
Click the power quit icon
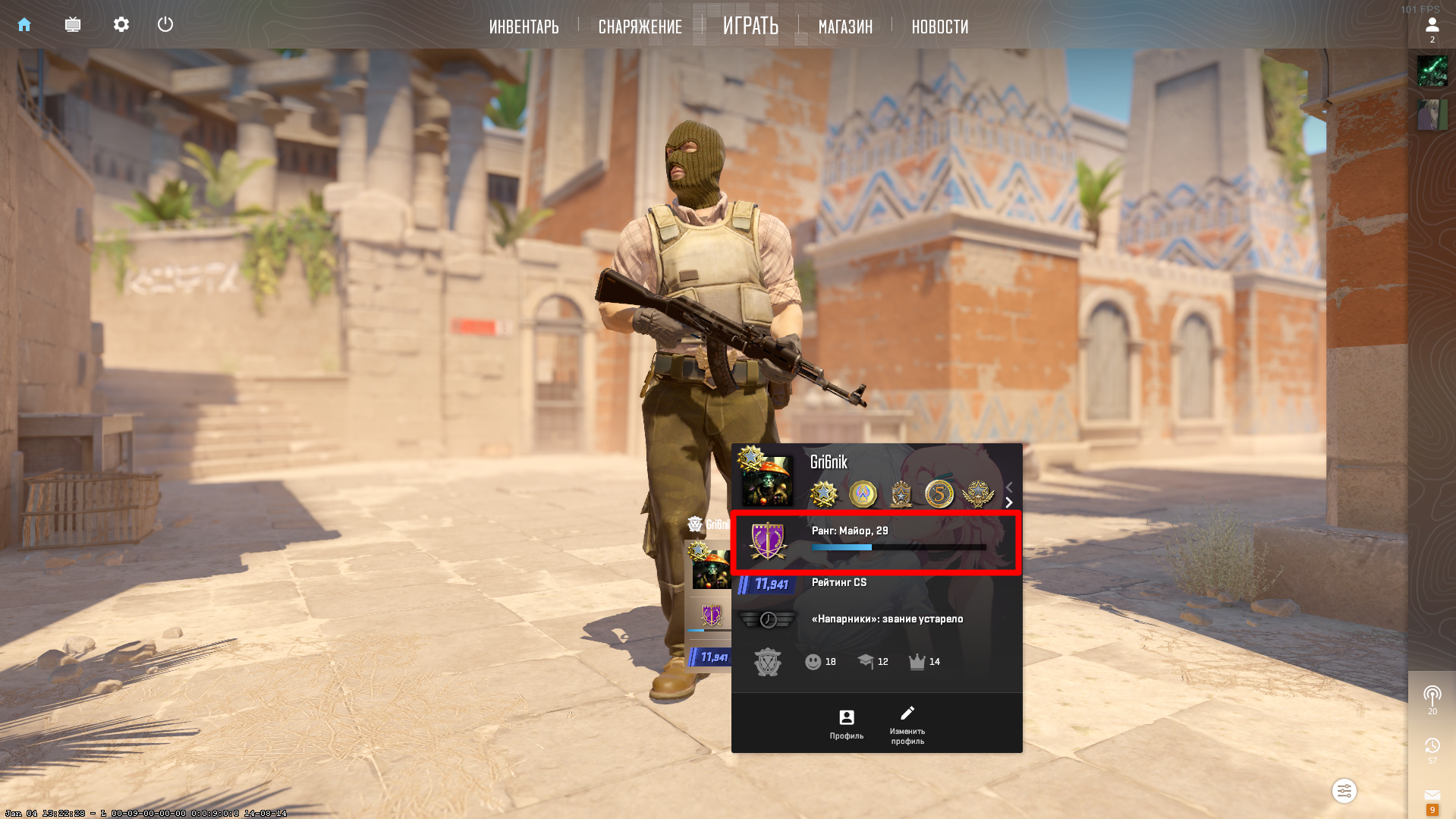[165, 25]
